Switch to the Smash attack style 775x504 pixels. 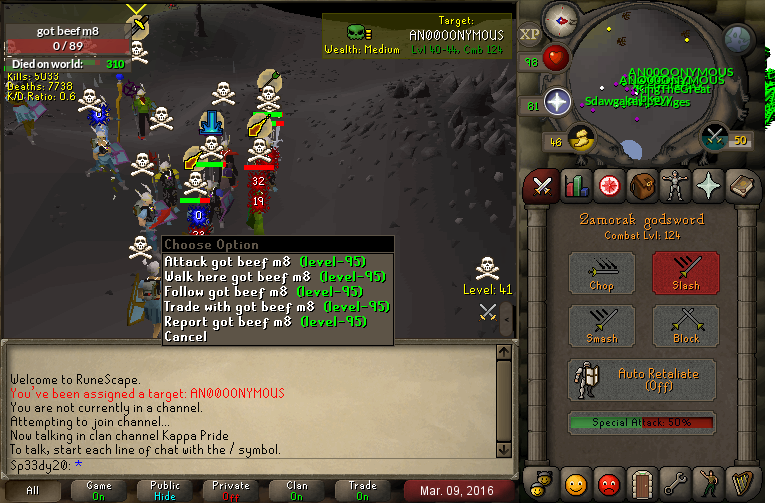click(x=602, y=326)
